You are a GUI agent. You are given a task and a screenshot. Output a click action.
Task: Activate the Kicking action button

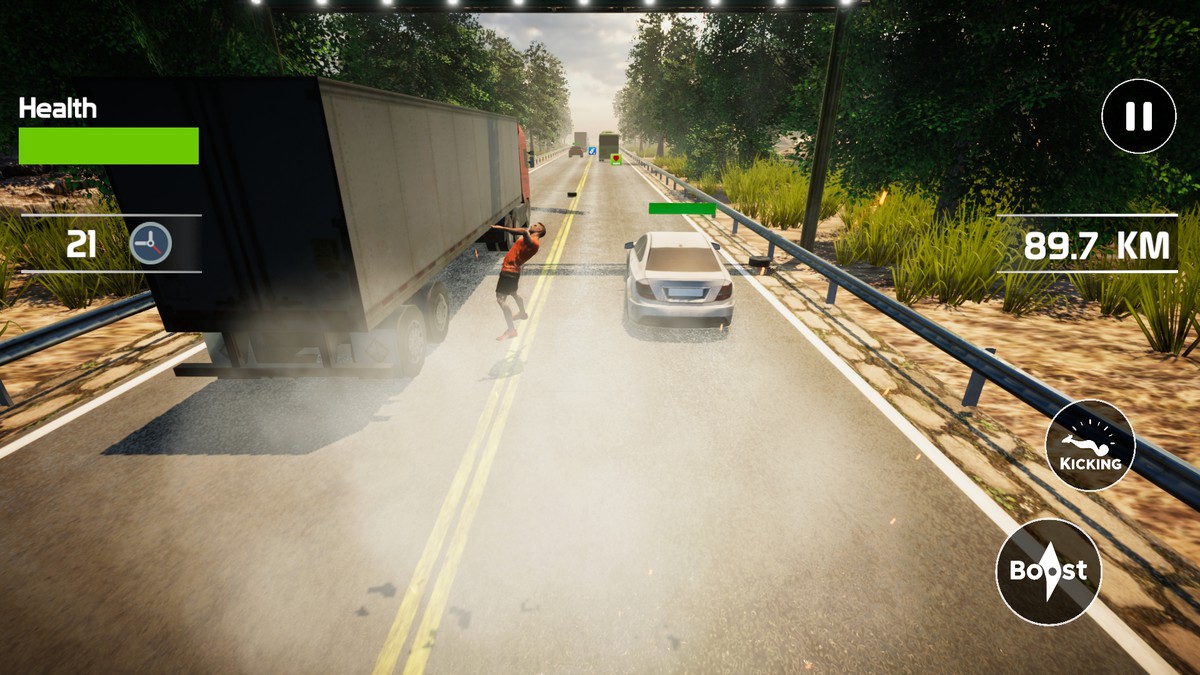[x=1090, y=446]
